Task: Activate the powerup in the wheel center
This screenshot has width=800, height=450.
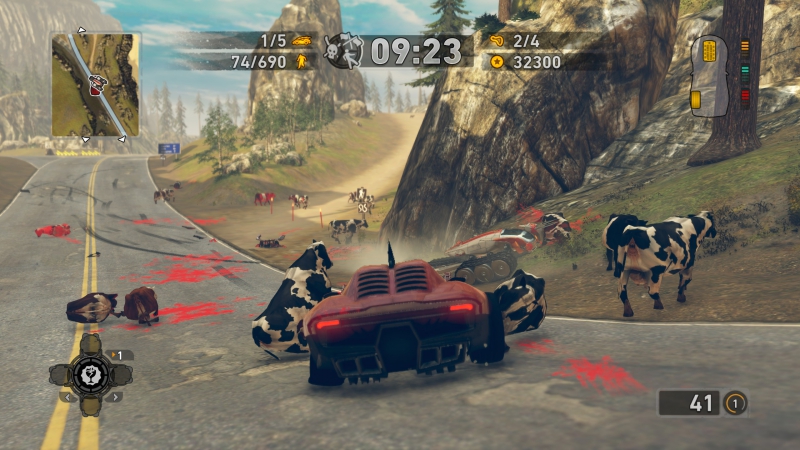Action: (90, 375)
